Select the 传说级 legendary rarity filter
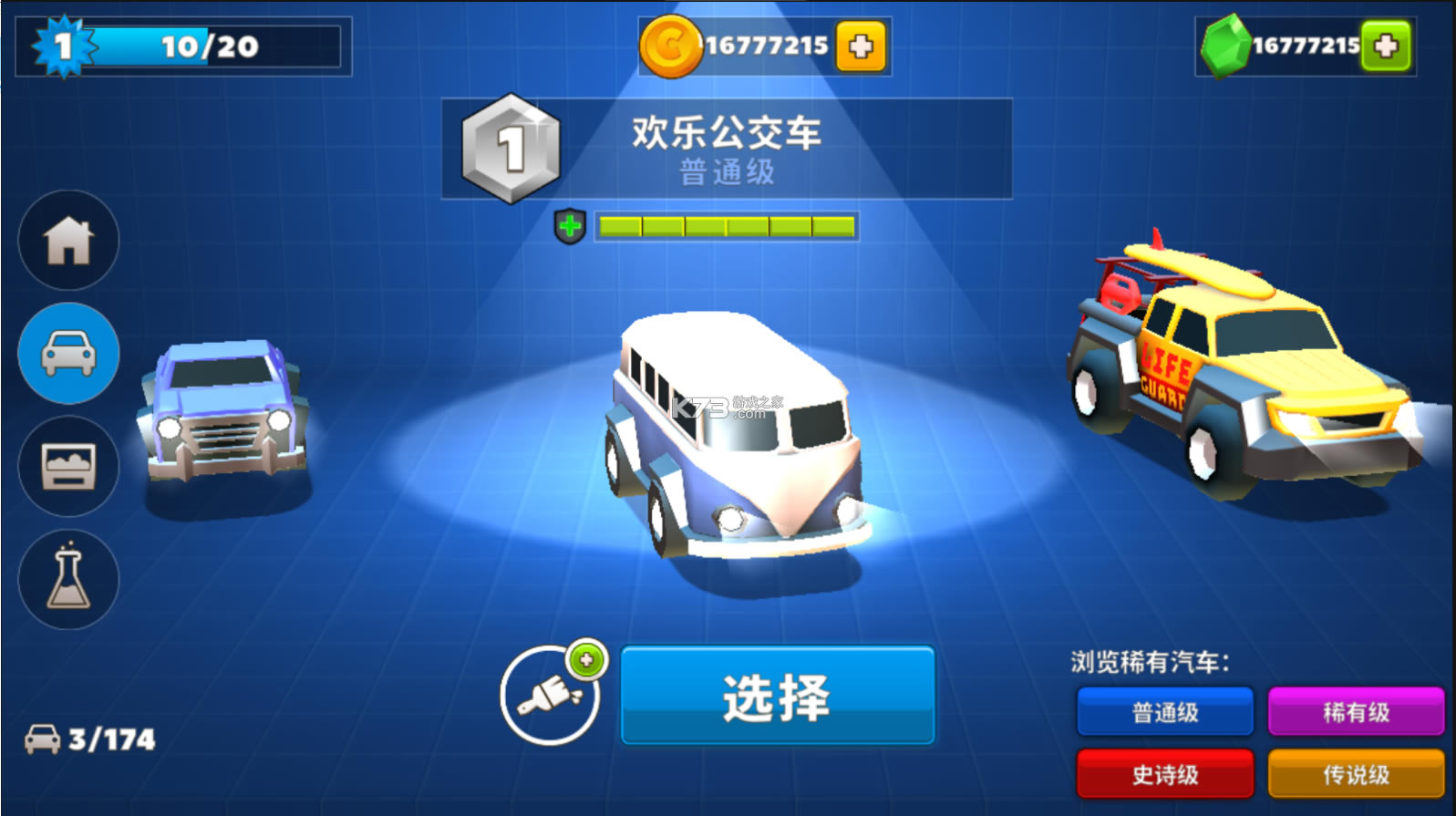Image resolution: width=1456 pixels, height=816 pixels. (x=1358, y=774)
